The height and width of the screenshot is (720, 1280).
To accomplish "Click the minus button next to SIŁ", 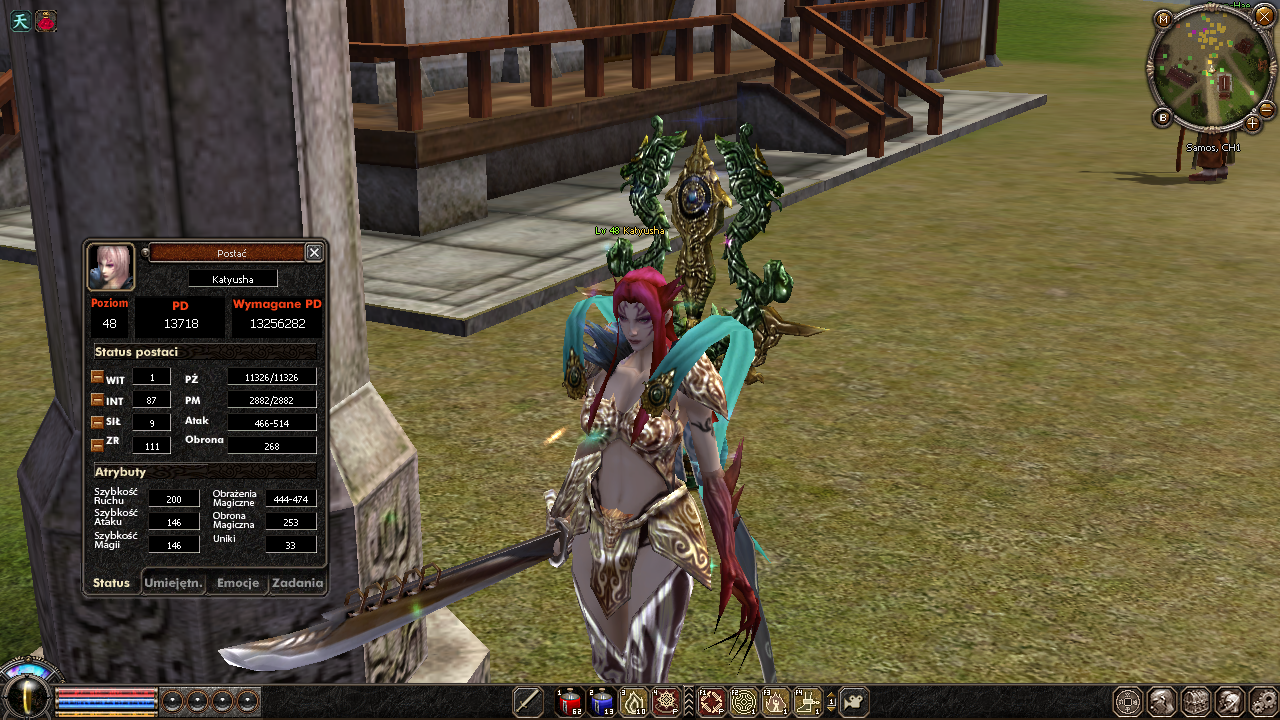I will 97,422.
